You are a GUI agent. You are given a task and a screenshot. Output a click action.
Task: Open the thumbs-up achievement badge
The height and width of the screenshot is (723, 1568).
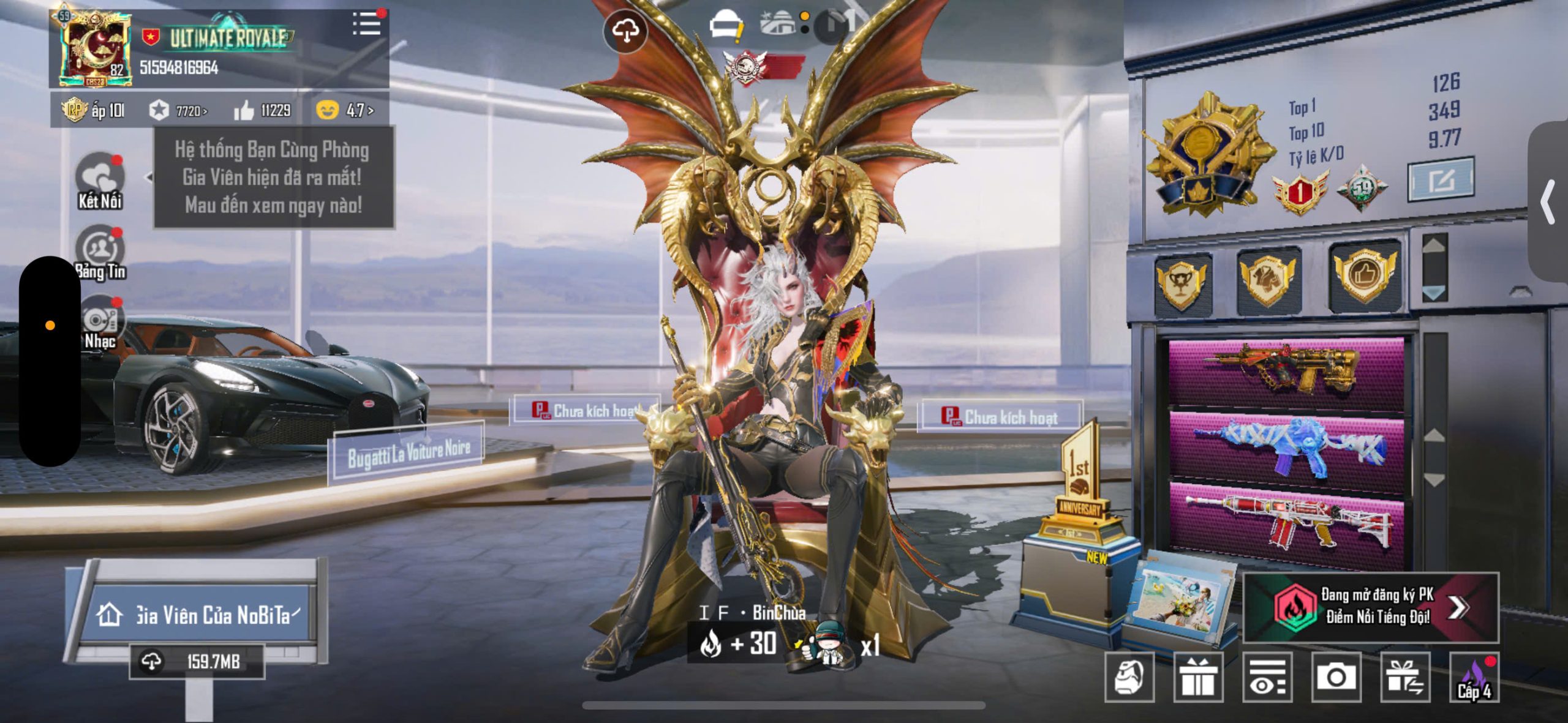tap(1365, 275)
